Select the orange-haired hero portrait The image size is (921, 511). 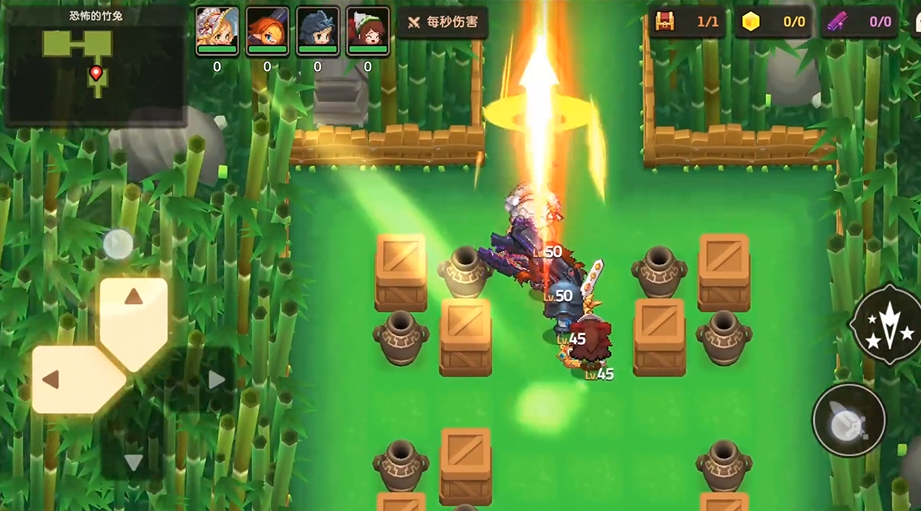(267, 32)
